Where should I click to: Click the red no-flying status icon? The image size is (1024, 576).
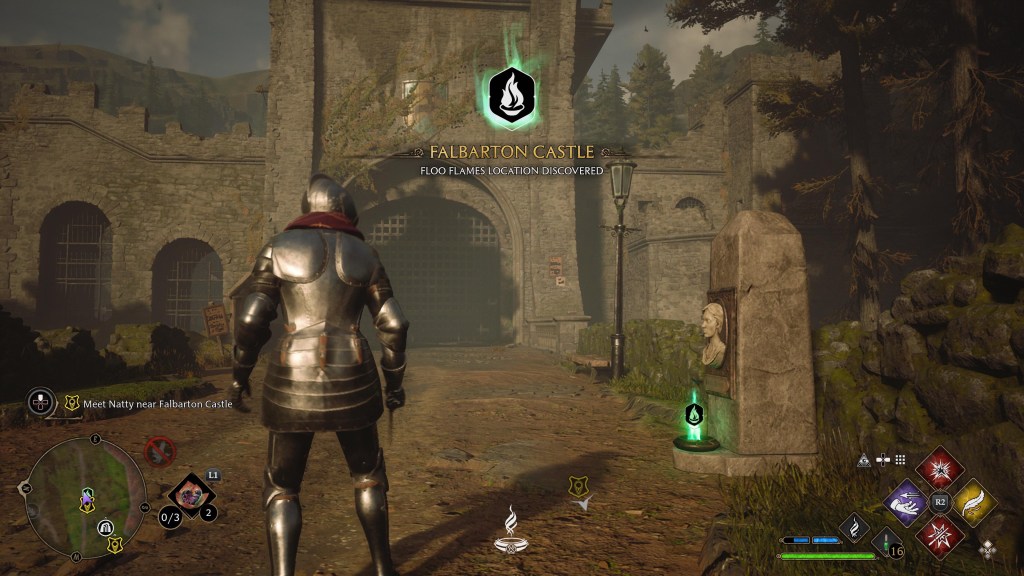pyautogui.click(x=159, y=451)
